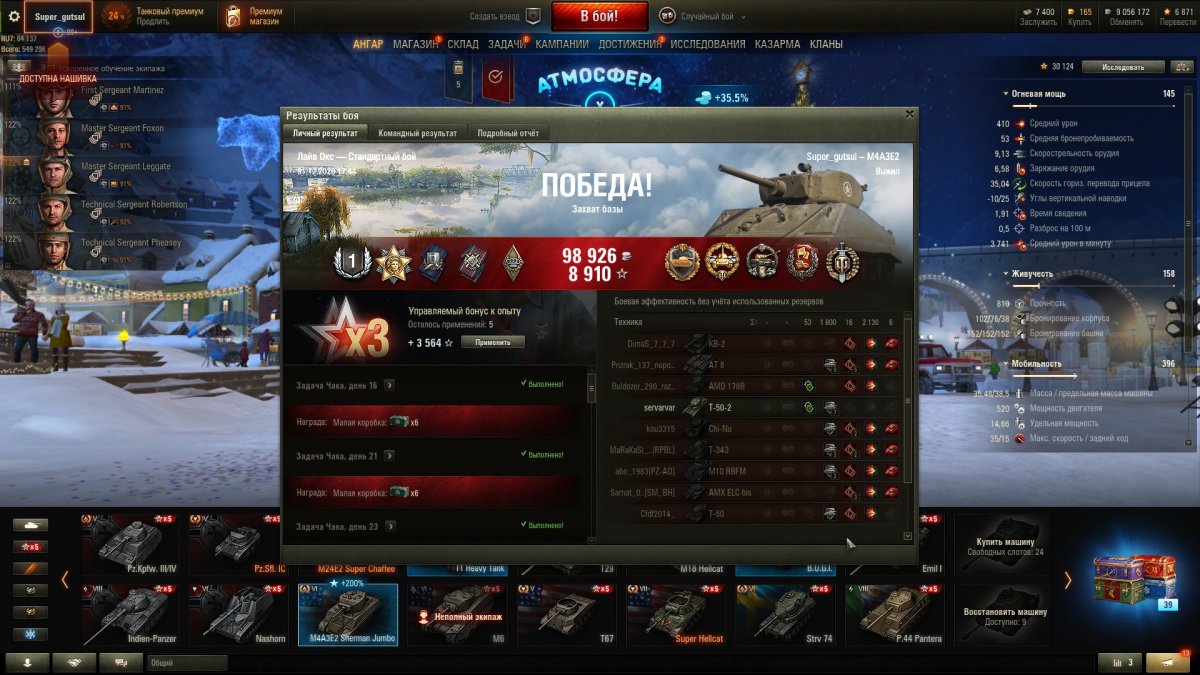Choose the Super Hellcat tank in the carousel
Screen dimensions: 1200x675
pyautogui.click(x=676, y=614)
